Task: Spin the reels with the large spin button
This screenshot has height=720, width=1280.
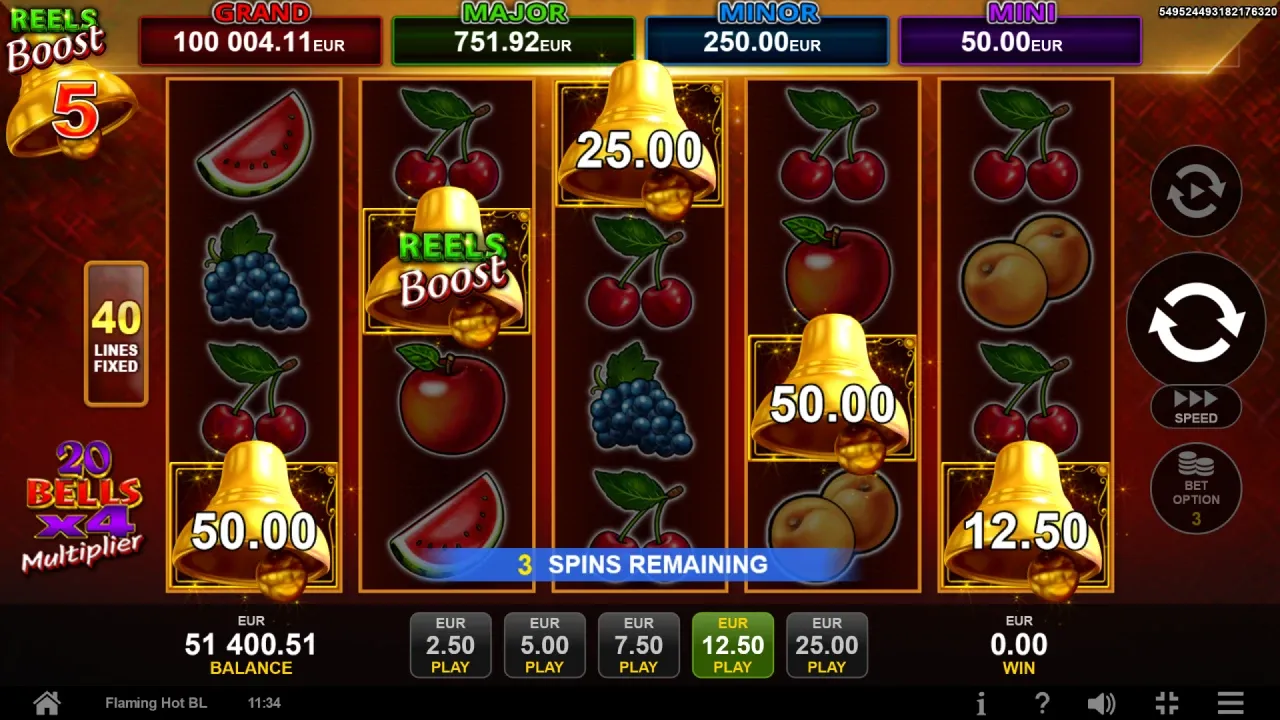Action: pos(1196,321)
